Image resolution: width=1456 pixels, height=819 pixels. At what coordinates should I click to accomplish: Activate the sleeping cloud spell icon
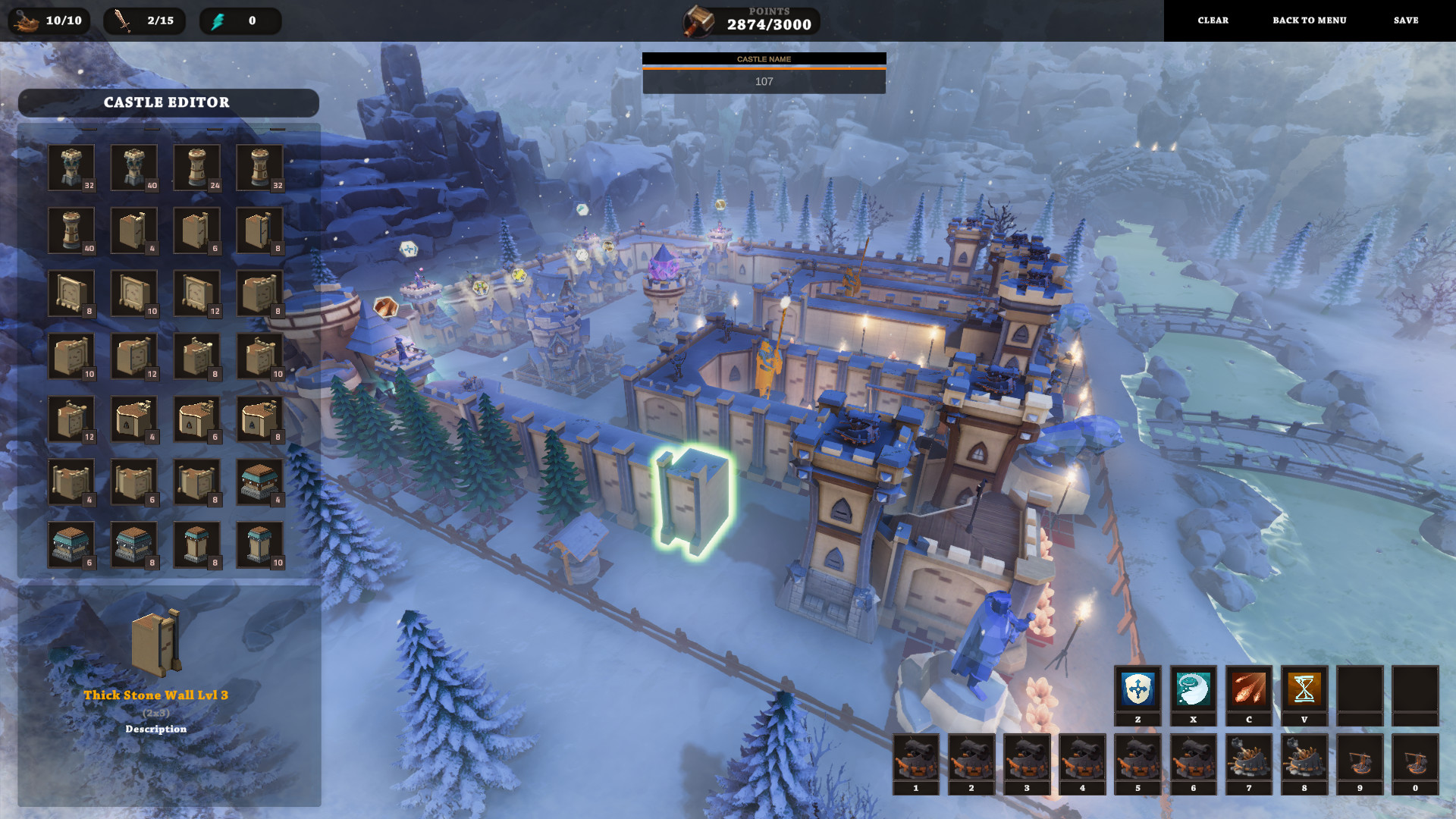[1193, 689]
